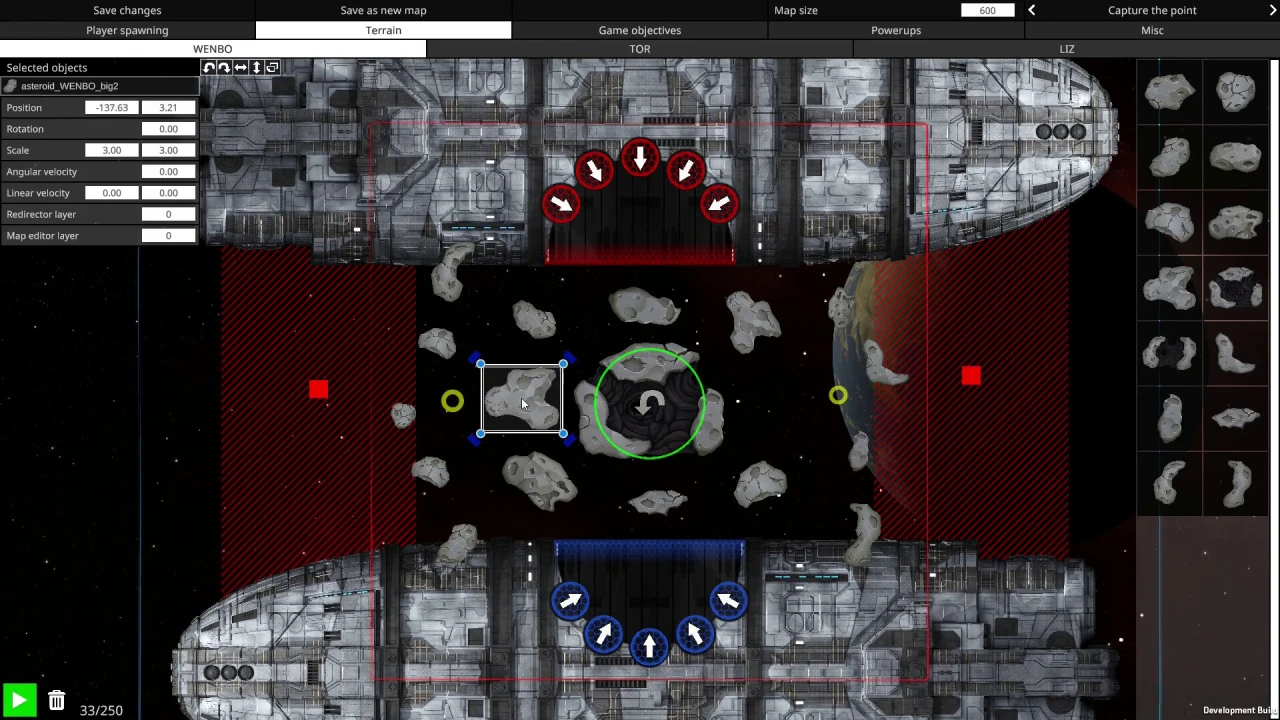
Task: Open the LIZ terrain set
Action: point(1066,48)
